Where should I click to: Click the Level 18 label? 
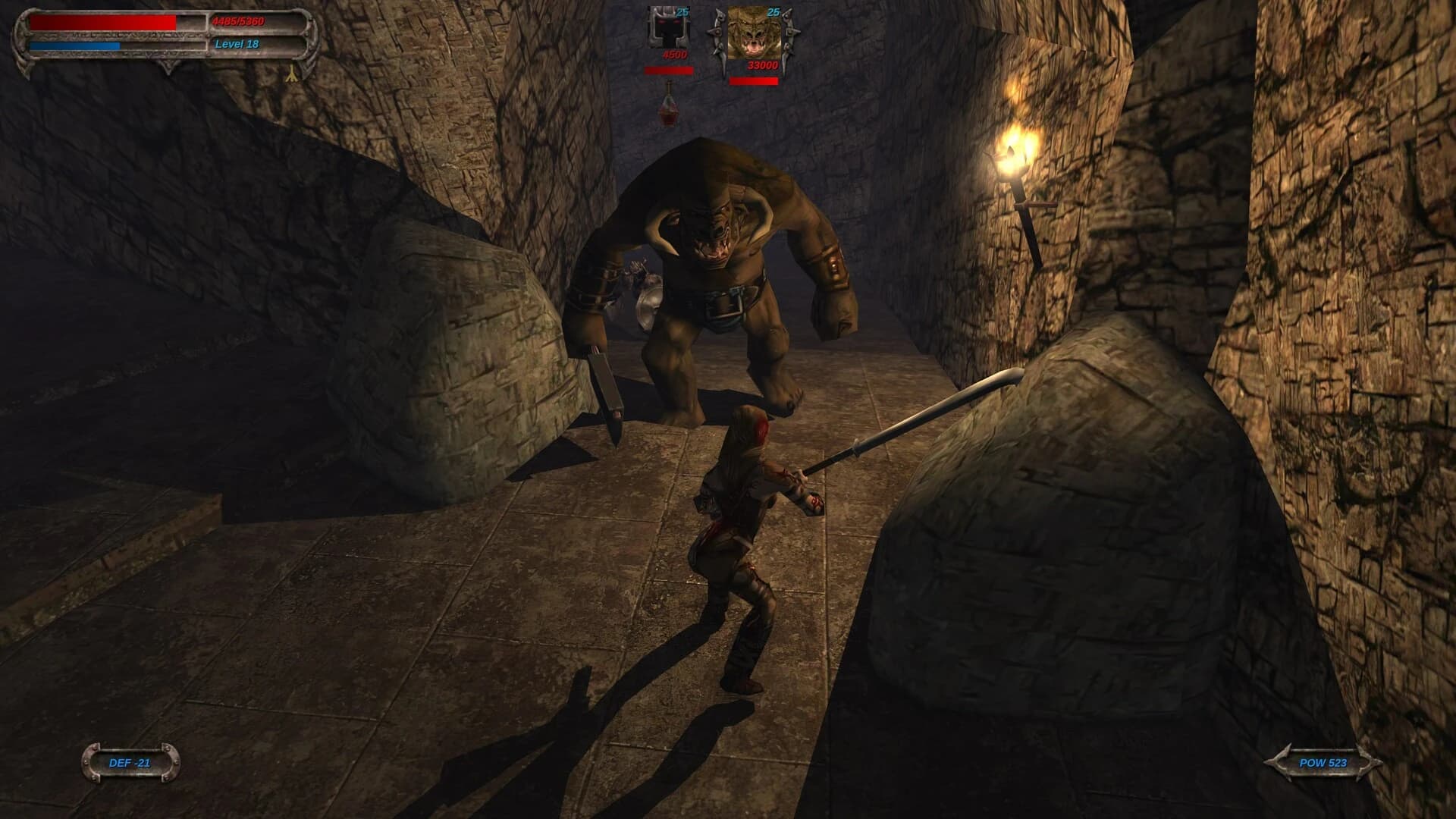tap(237, 44)
